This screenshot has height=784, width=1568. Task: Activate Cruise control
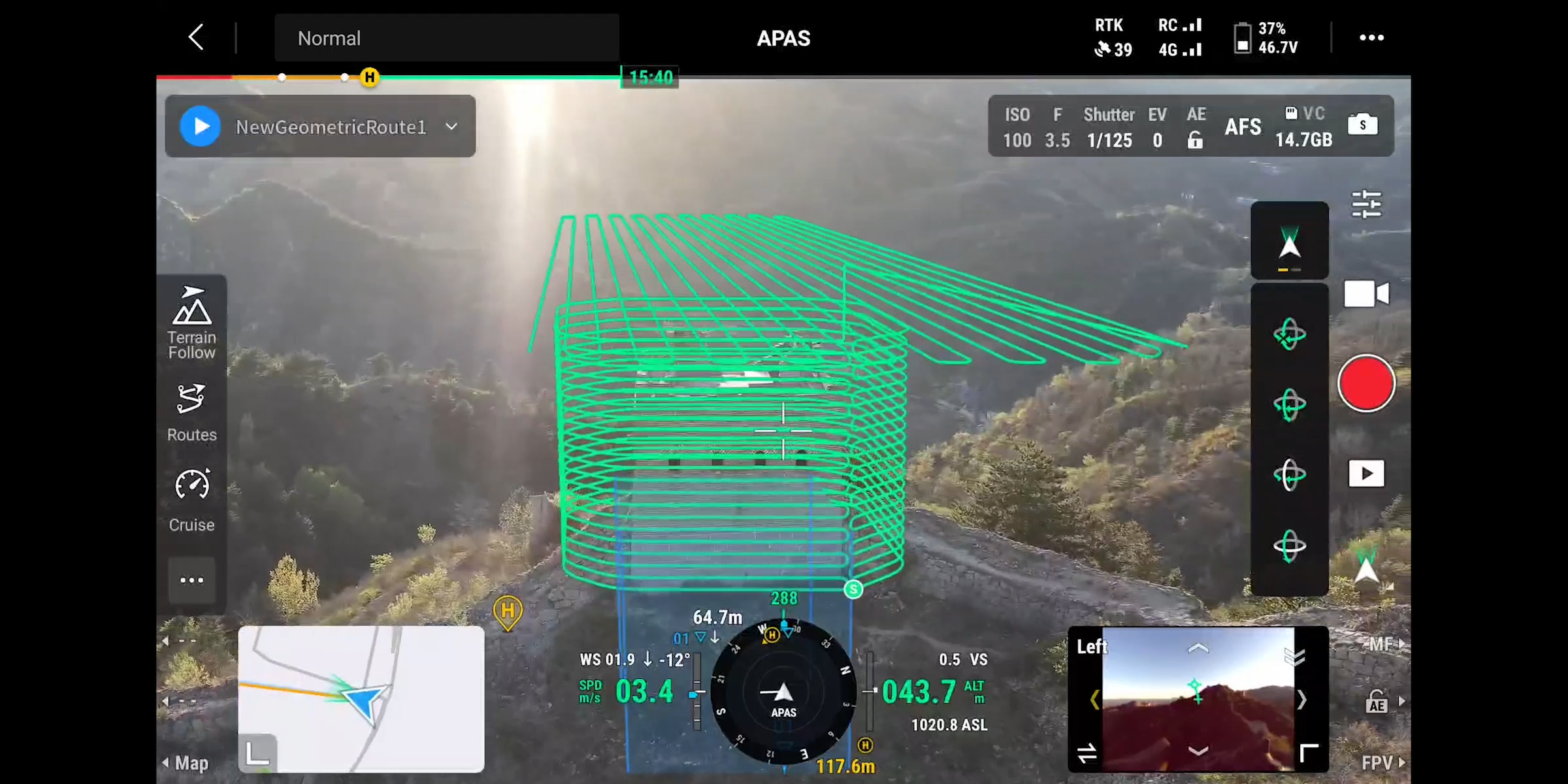(x=191, y=500)
